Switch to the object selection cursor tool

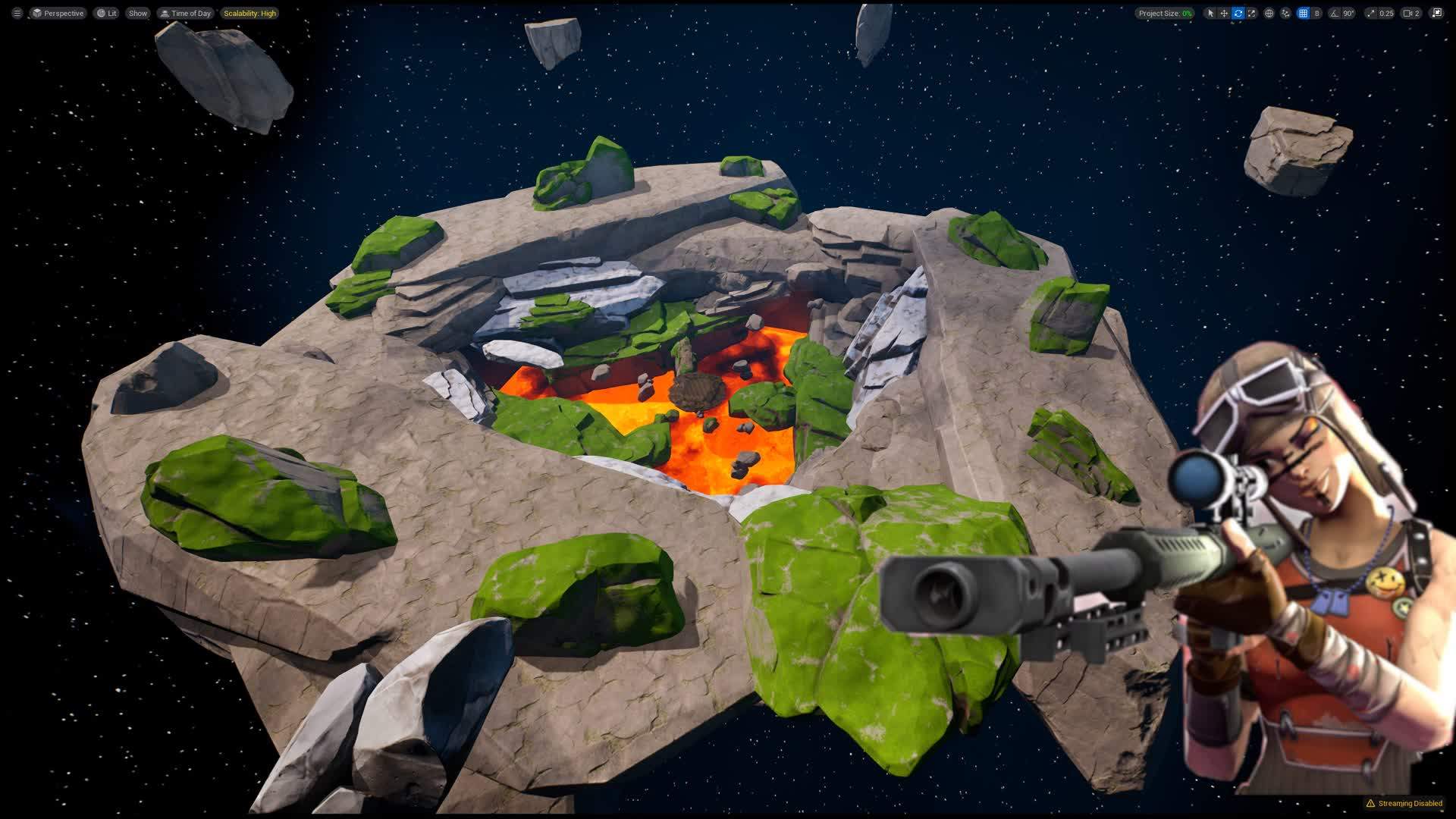[x=1210, y=13]
